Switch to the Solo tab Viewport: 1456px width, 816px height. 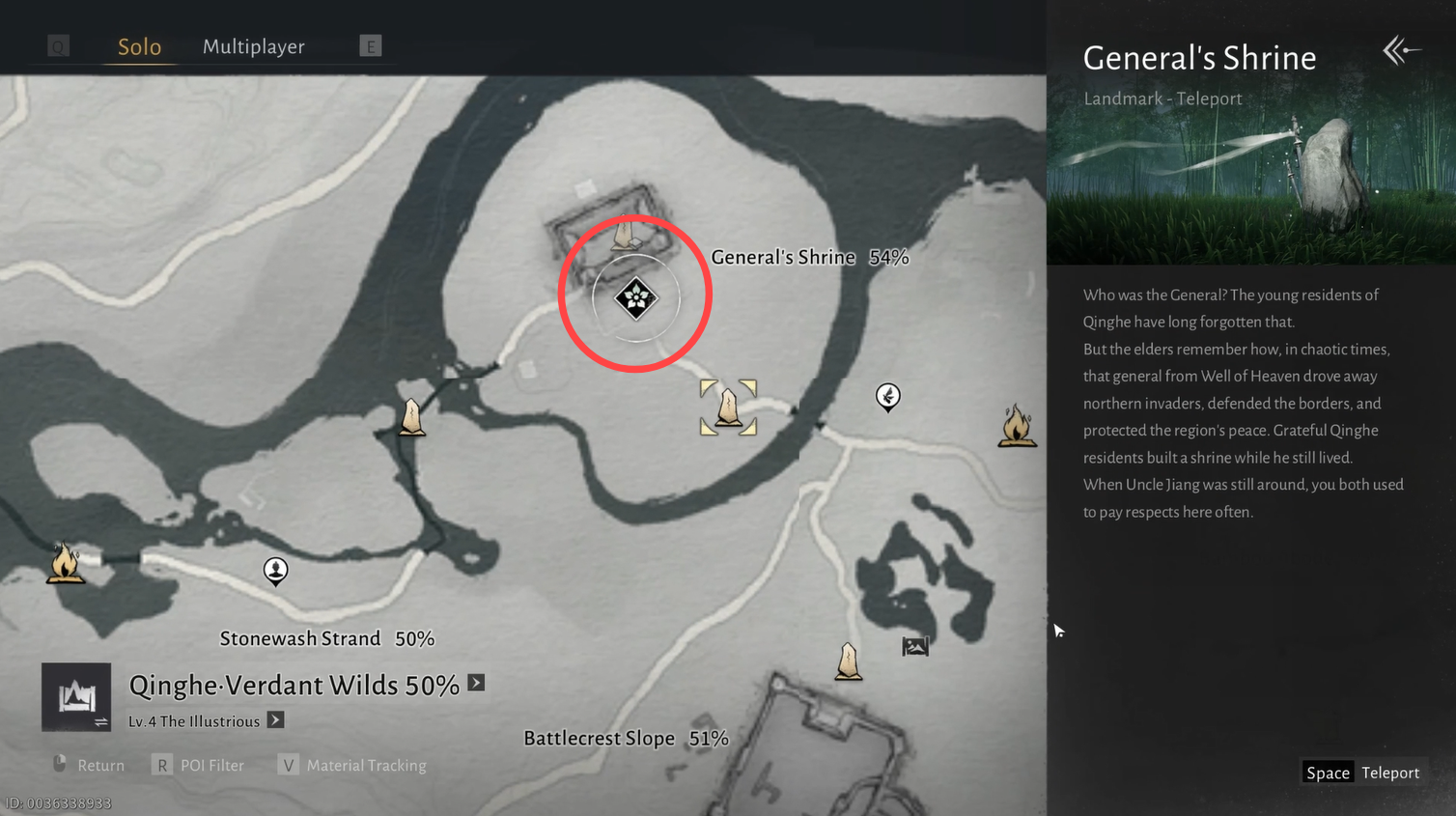coord(139,46)
